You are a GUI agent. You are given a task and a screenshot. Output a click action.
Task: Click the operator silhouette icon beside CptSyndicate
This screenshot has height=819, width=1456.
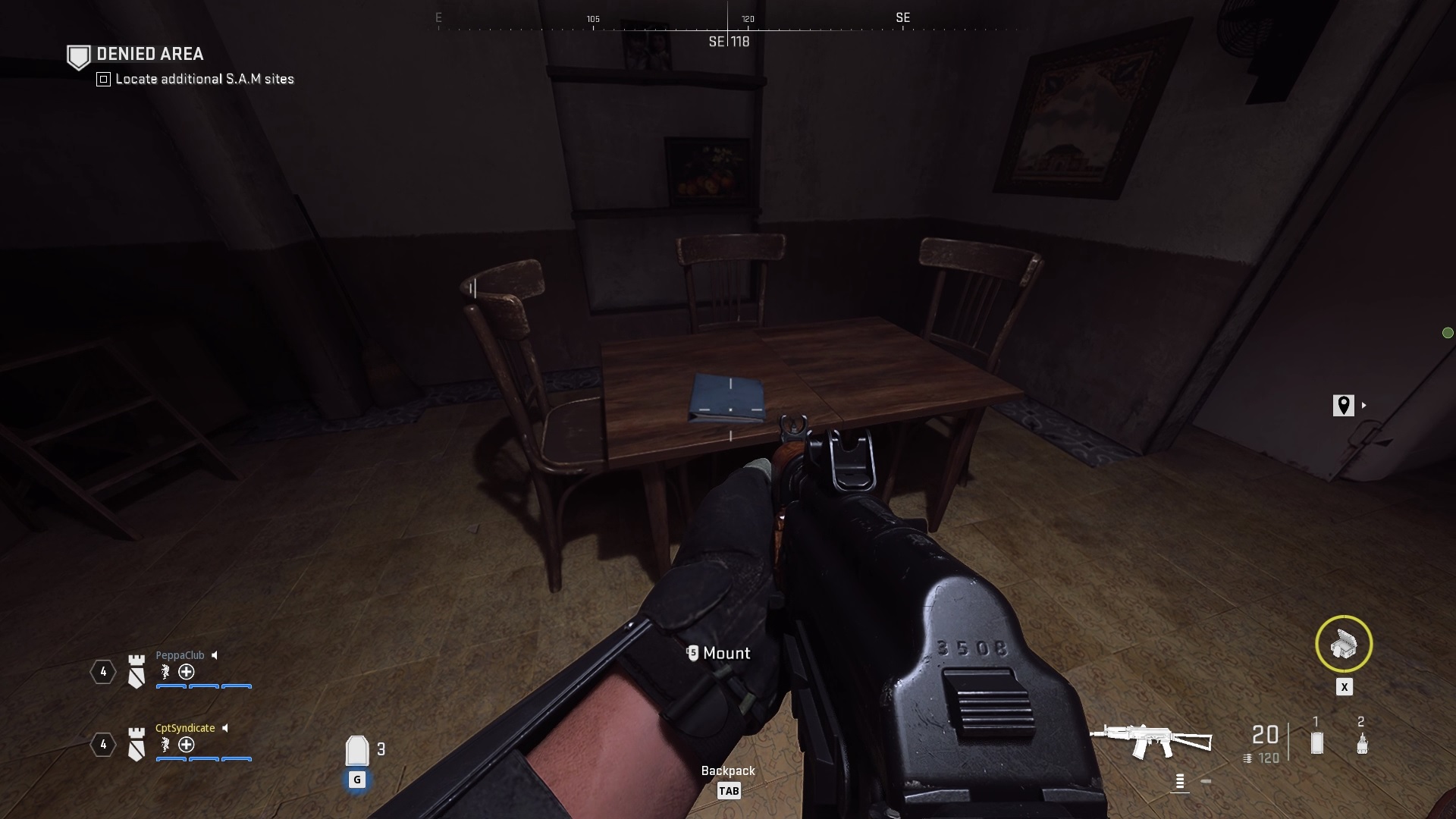(165, 745)
